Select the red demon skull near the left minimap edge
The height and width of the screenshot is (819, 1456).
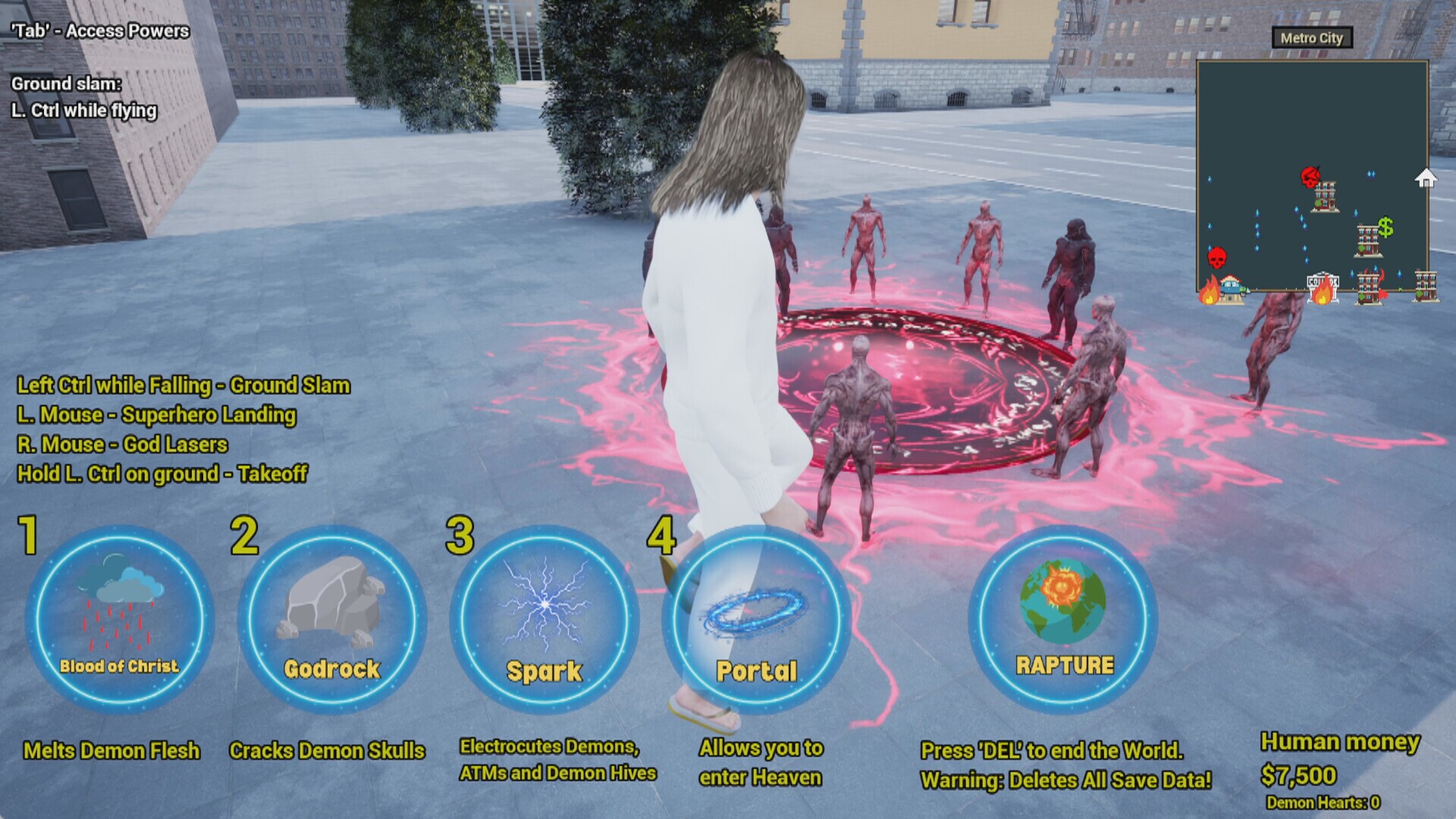1216,256
